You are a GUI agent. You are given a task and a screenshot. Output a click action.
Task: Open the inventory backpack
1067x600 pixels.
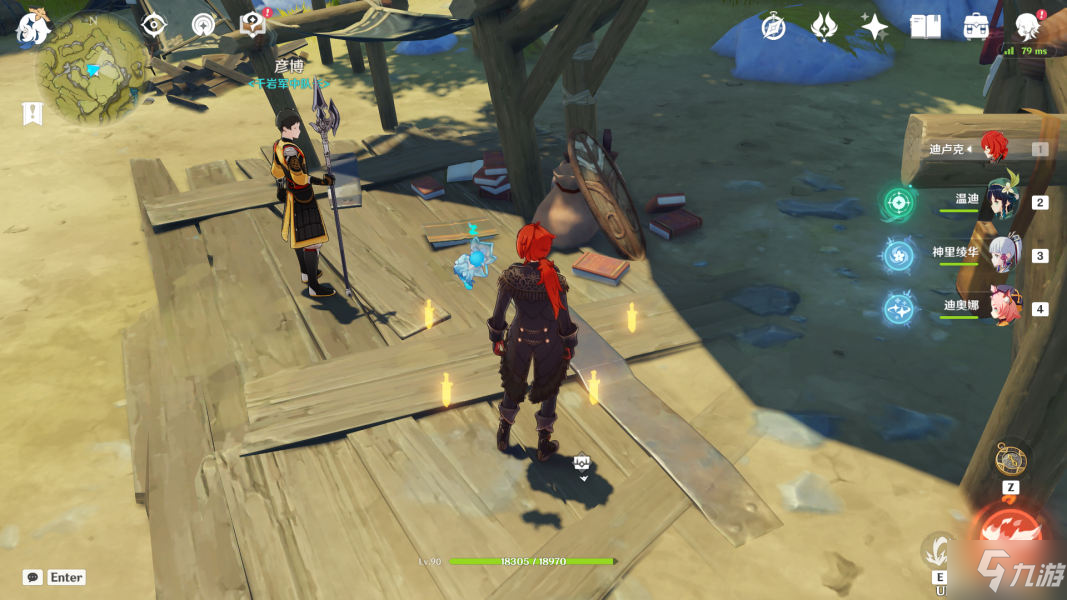coord(976,27)
